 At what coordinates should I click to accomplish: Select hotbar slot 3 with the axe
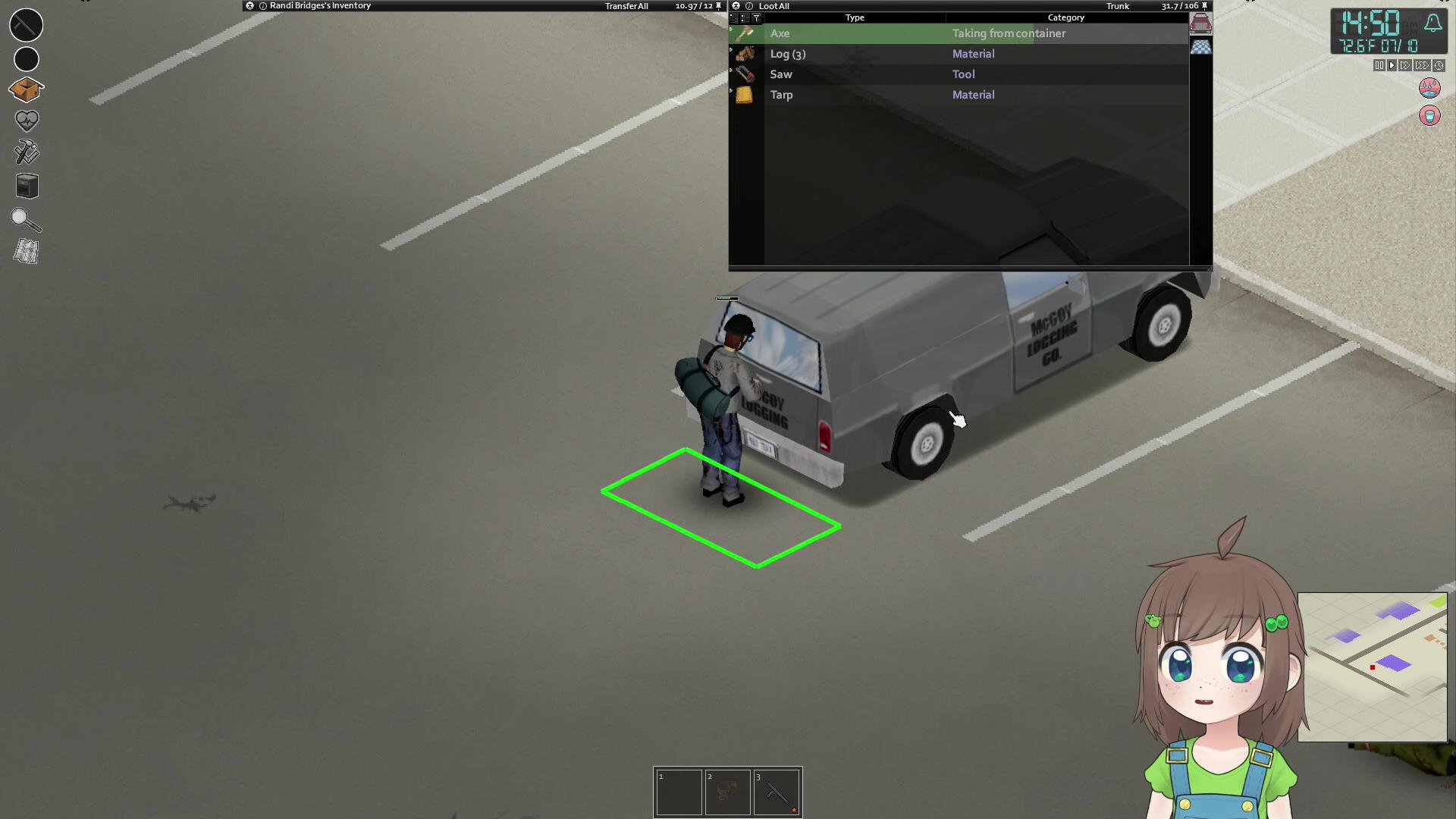click(777, 792)
